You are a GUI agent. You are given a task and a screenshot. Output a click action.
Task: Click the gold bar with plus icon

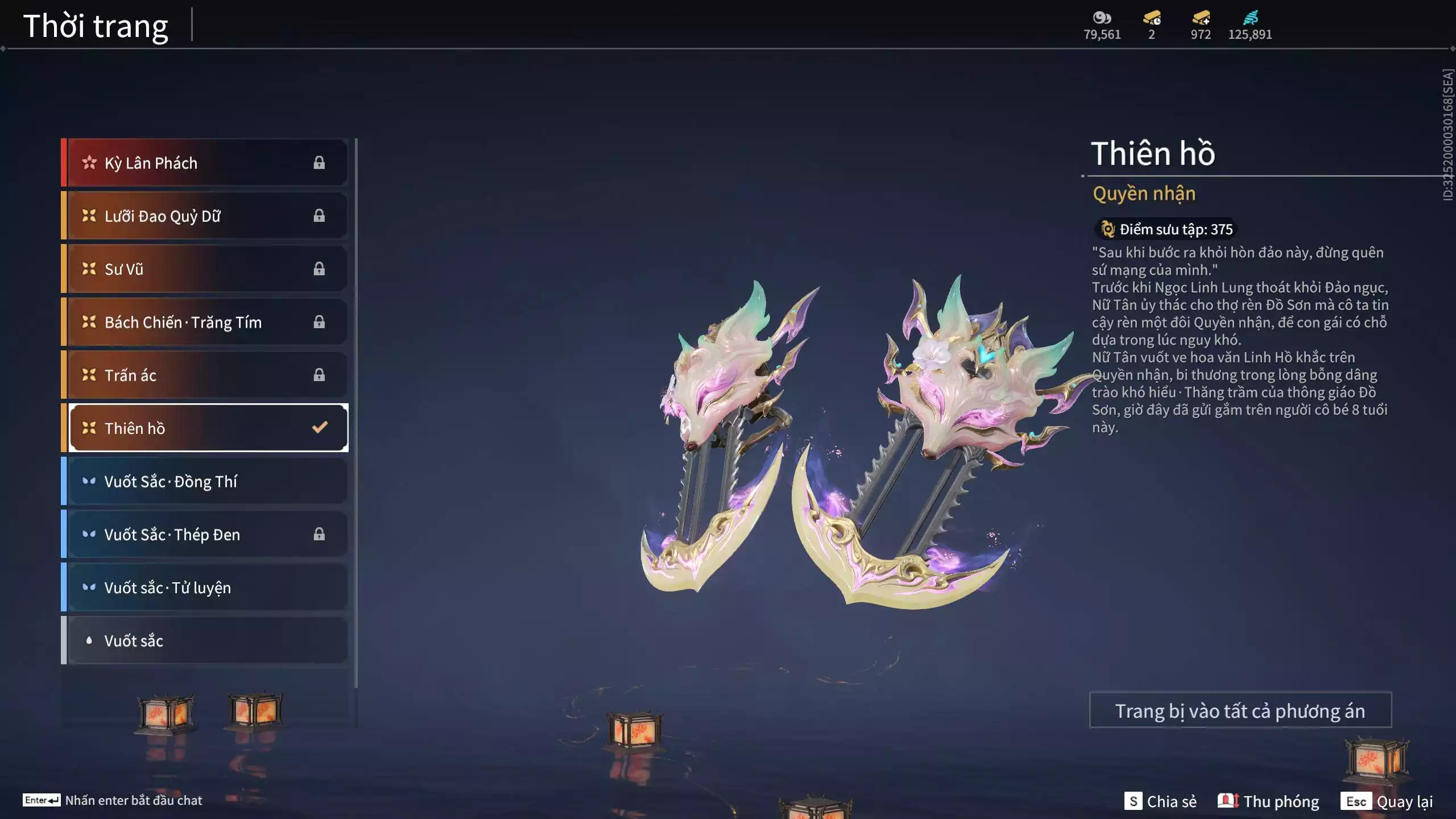(x=1201, y=18)
